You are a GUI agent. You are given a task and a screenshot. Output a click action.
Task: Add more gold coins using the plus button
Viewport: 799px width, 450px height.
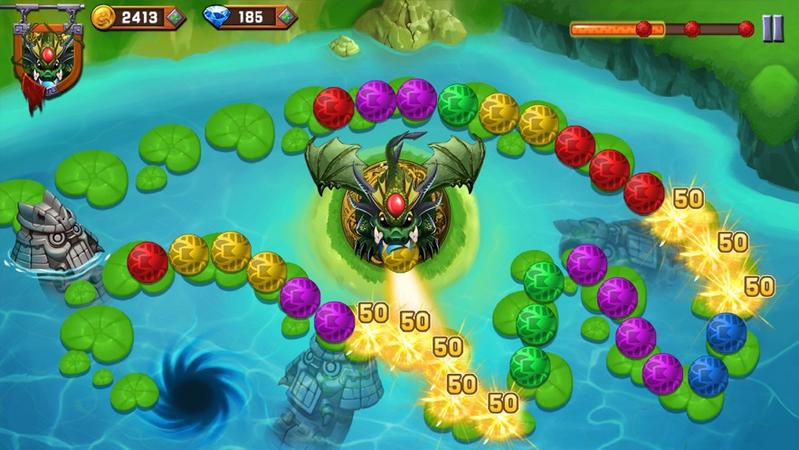(x=175, y=17)
